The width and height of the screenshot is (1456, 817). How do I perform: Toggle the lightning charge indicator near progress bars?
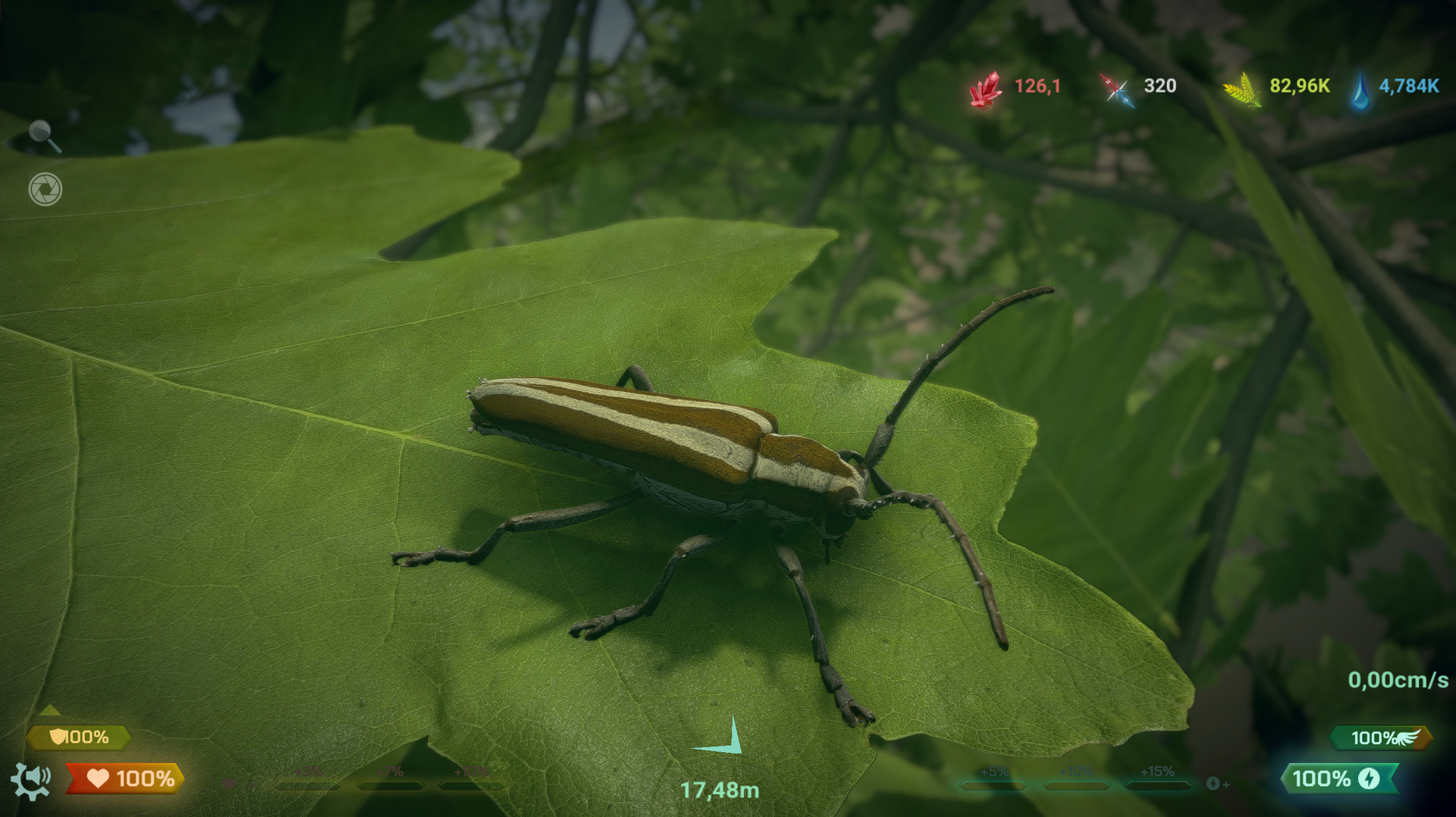pos(1213,784)
